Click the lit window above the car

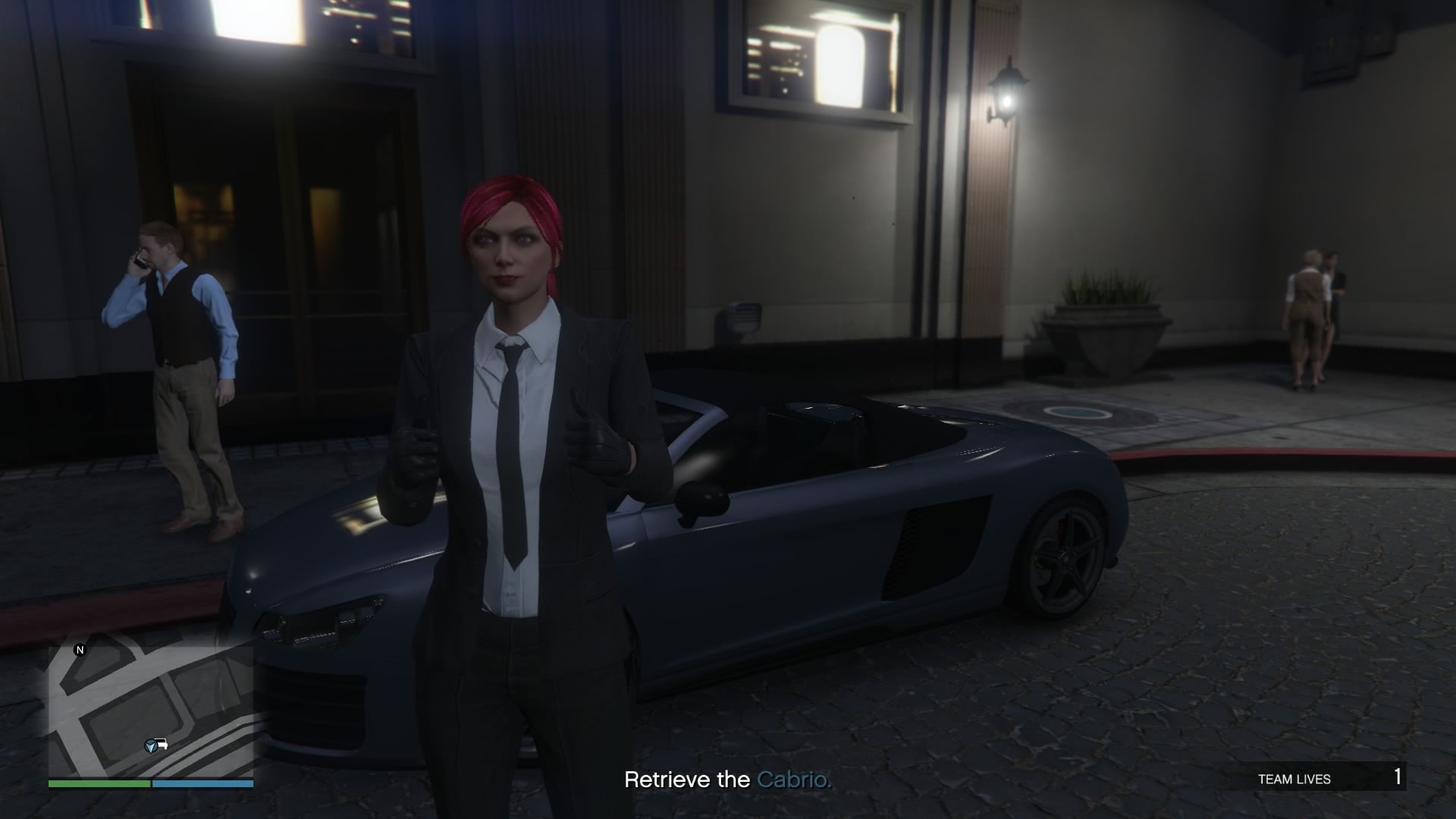click(x=815, y=61)
